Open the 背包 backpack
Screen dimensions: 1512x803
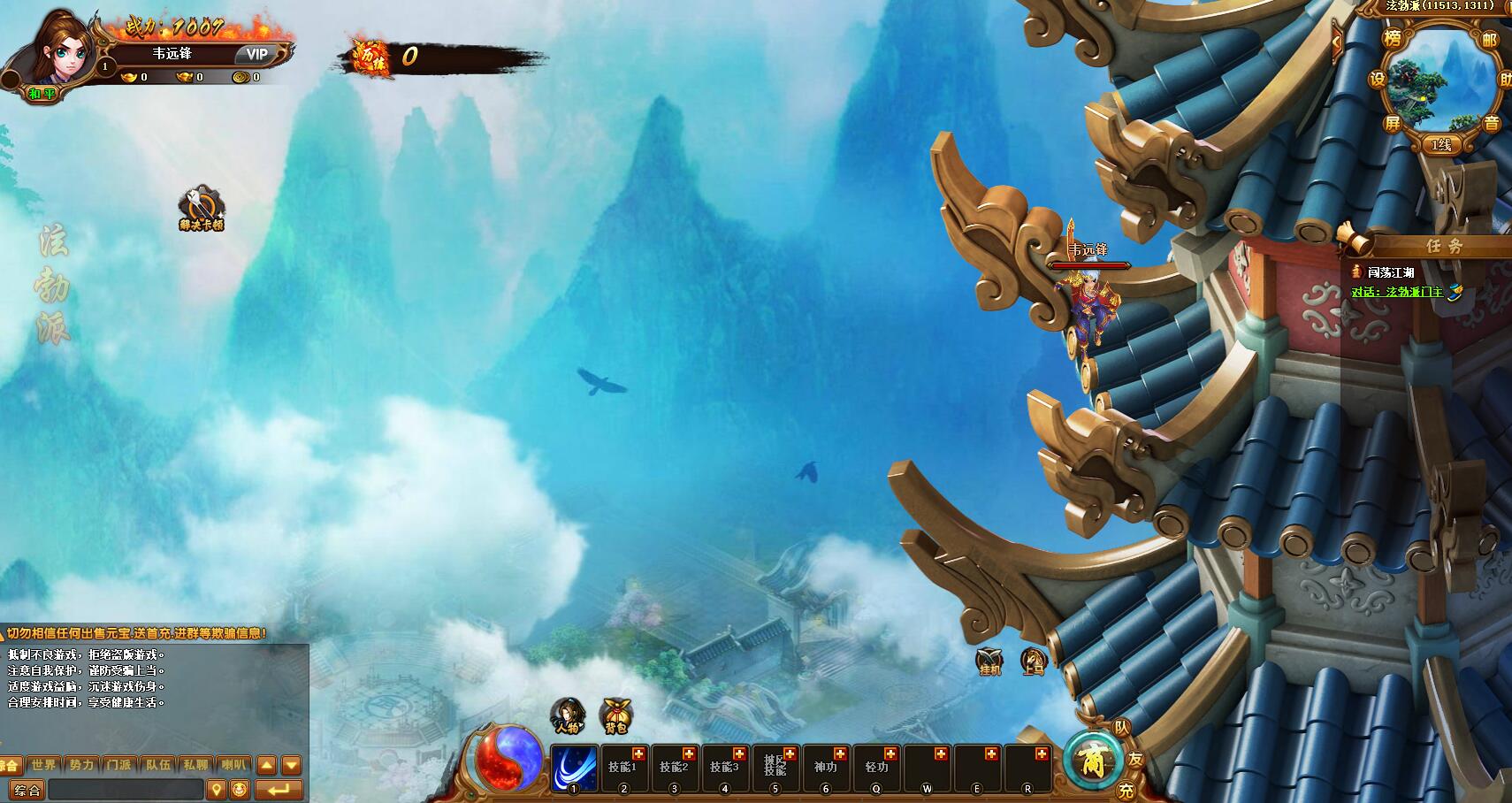(615, 715)
